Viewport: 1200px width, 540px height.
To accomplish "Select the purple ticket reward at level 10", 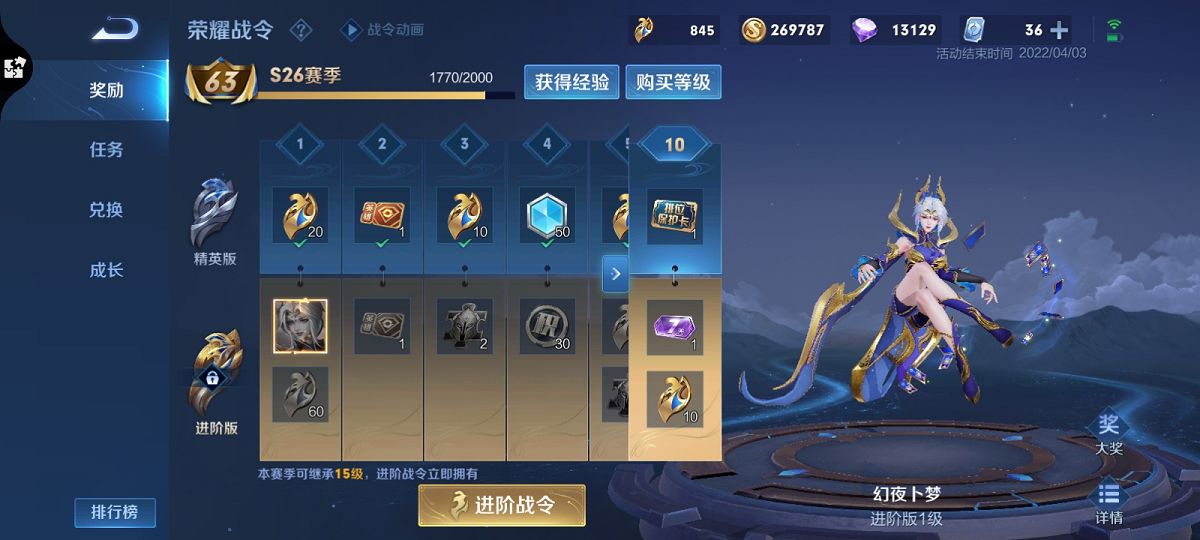I will [674, 327].
